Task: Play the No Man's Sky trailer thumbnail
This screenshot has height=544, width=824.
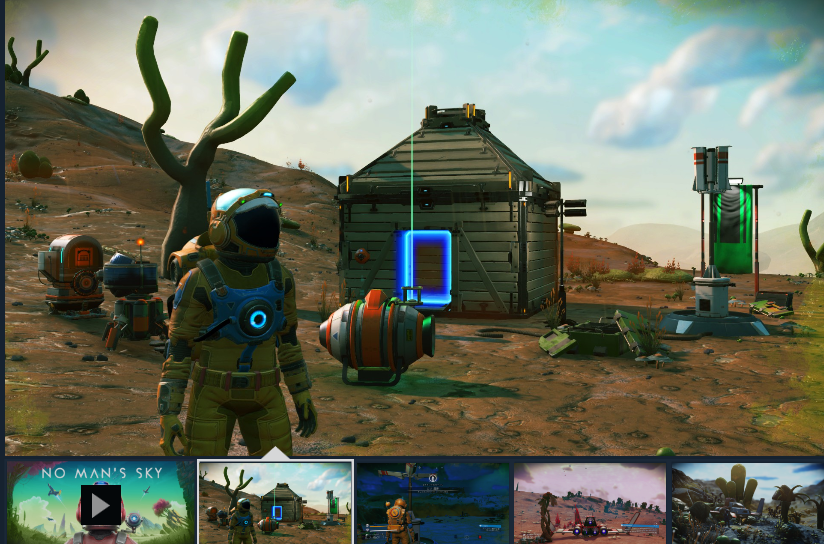Action: [100, 503]
